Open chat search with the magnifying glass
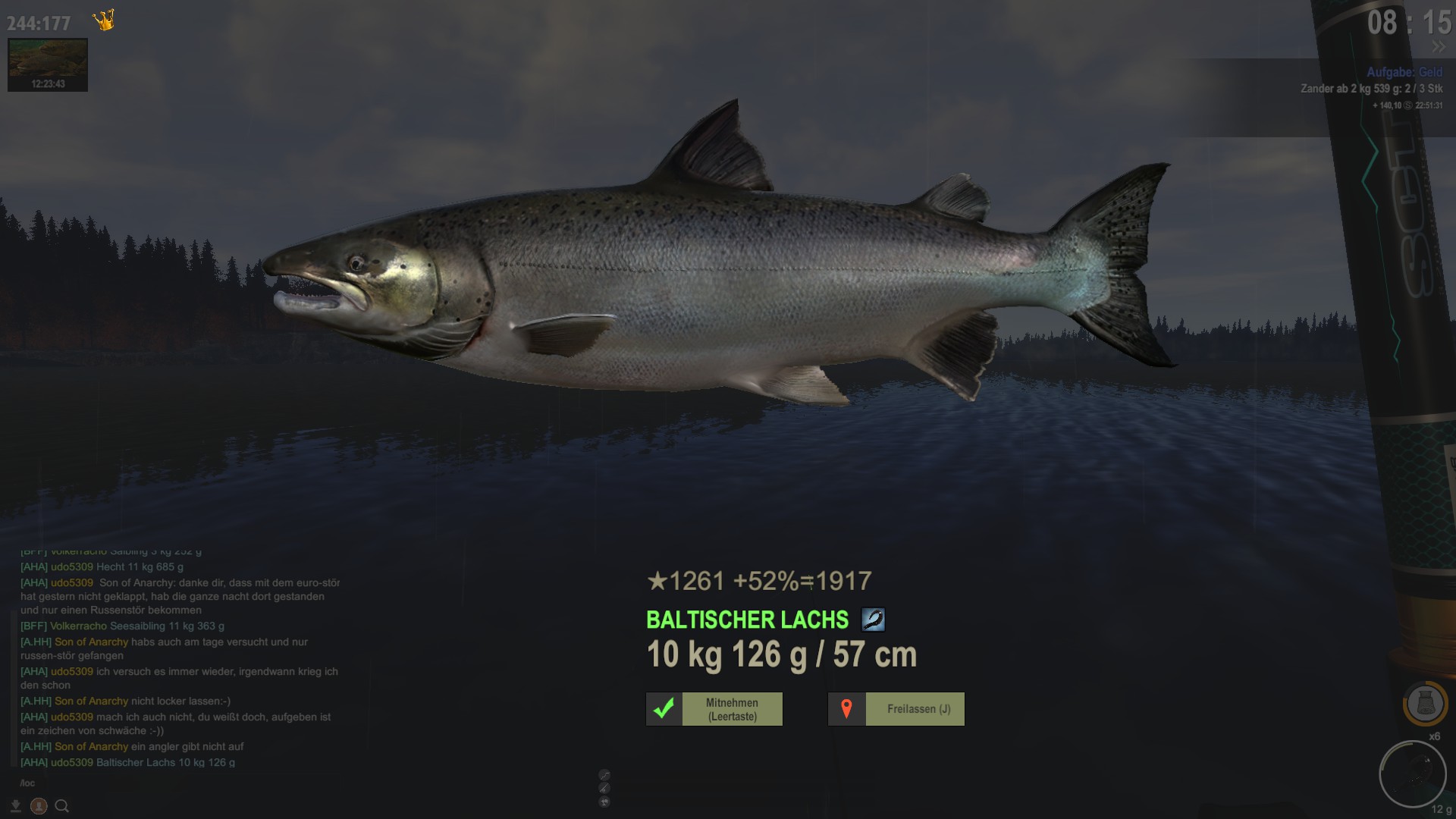Viewport: 1456px width, 819px height. pyautogui.click(x=62, y=806)
